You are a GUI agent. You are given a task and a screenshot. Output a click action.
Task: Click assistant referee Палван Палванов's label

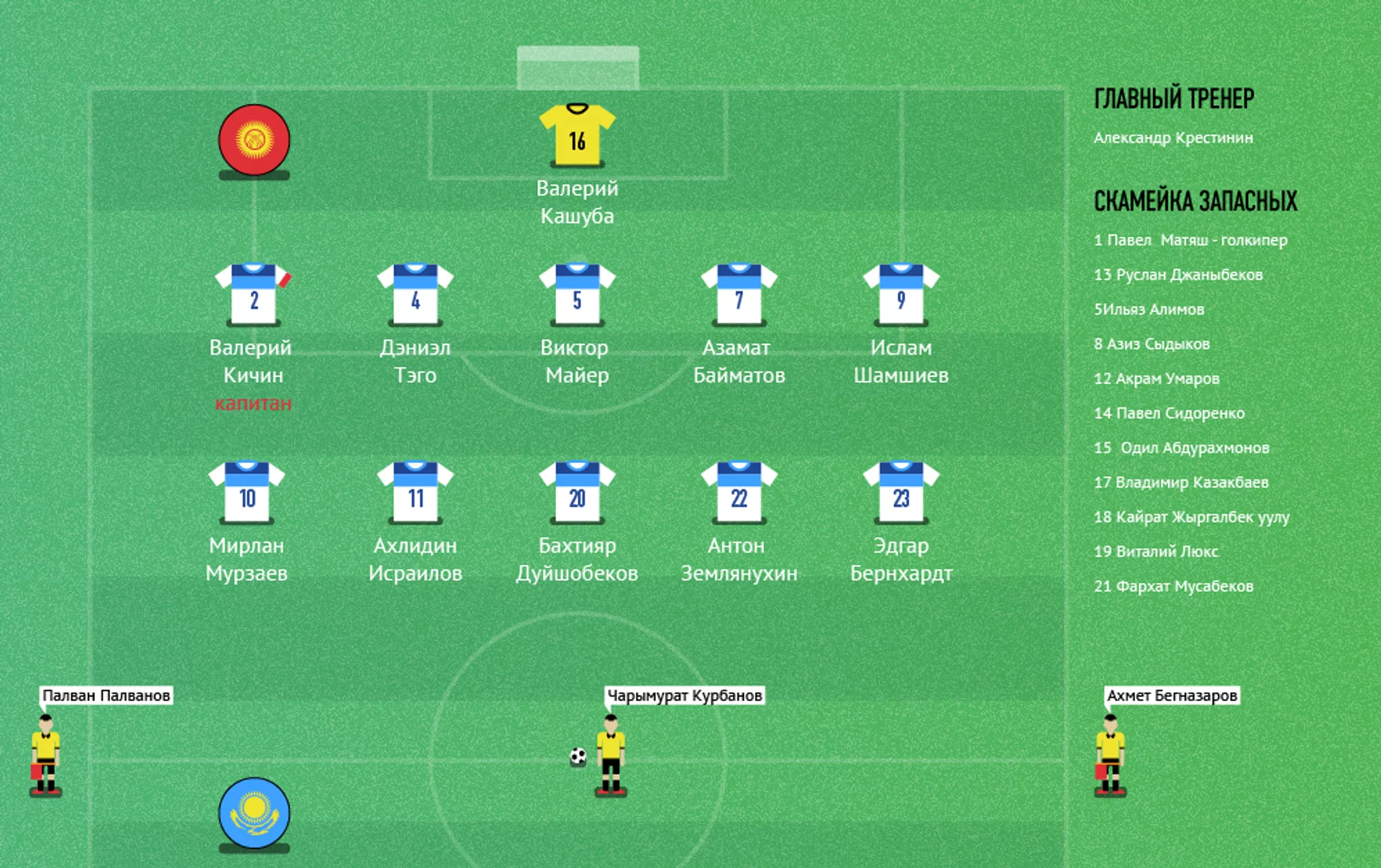pyautogui.click(x=106, y=695)
